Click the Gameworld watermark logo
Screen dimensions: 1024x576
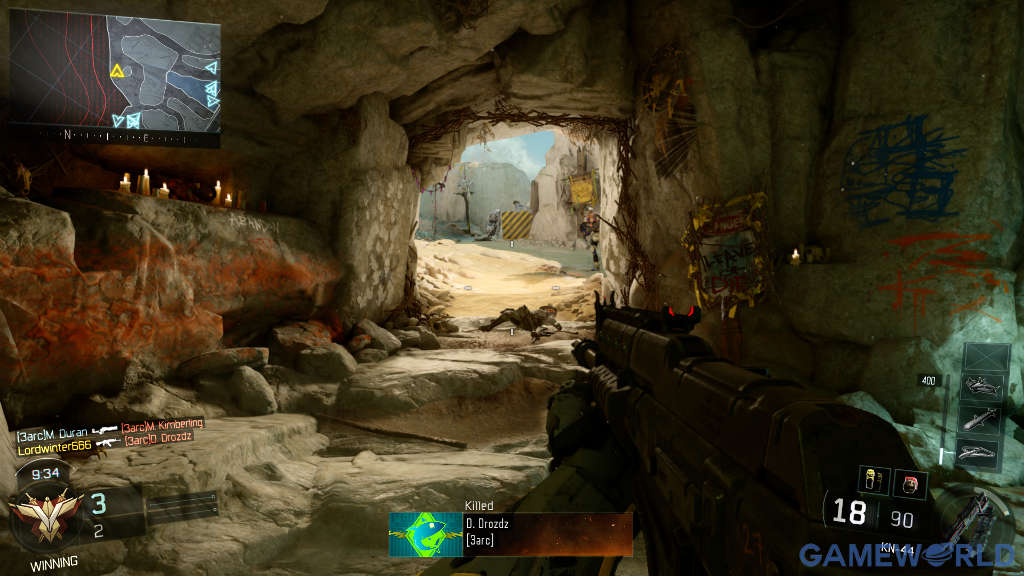[x=905, y=555]
